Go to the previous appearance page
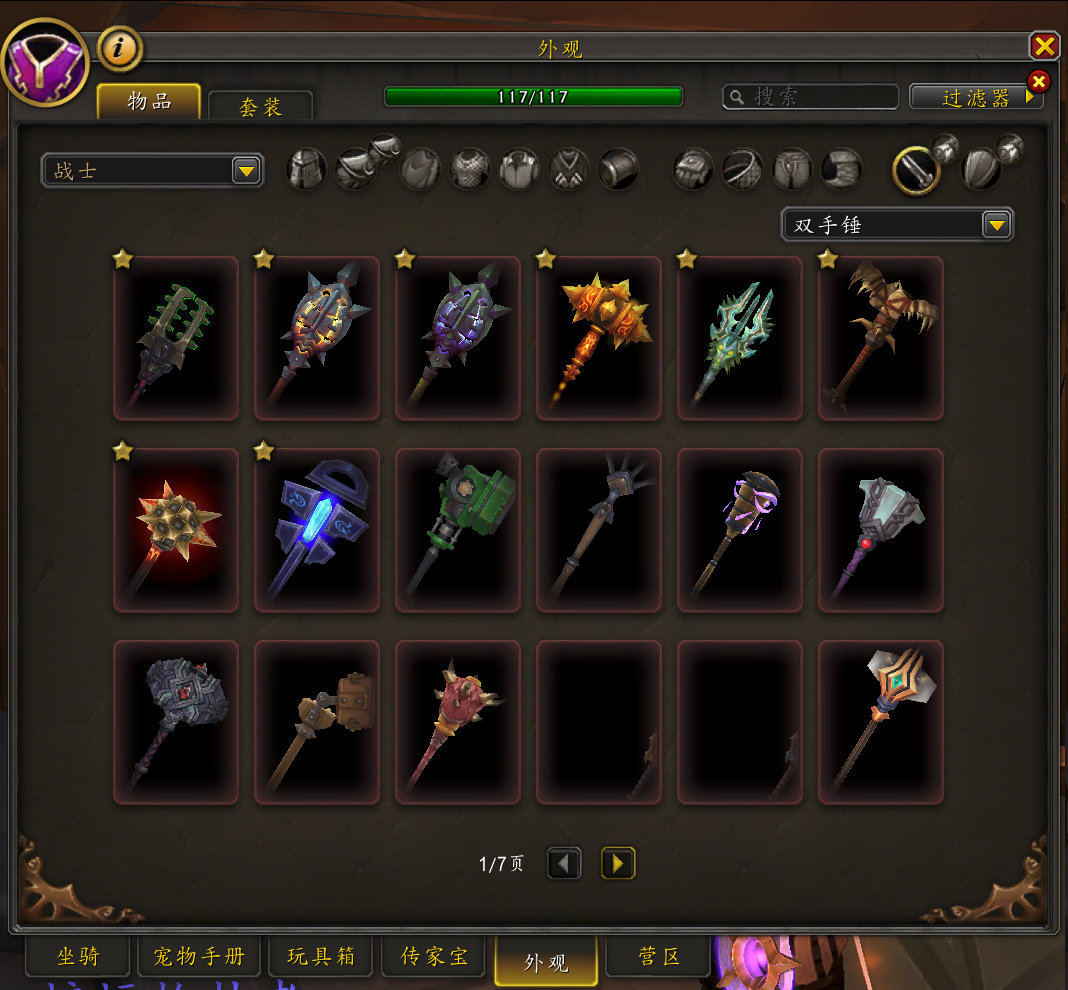The width and height of the screenshot is (1068, 990). [x=564, y=863]
